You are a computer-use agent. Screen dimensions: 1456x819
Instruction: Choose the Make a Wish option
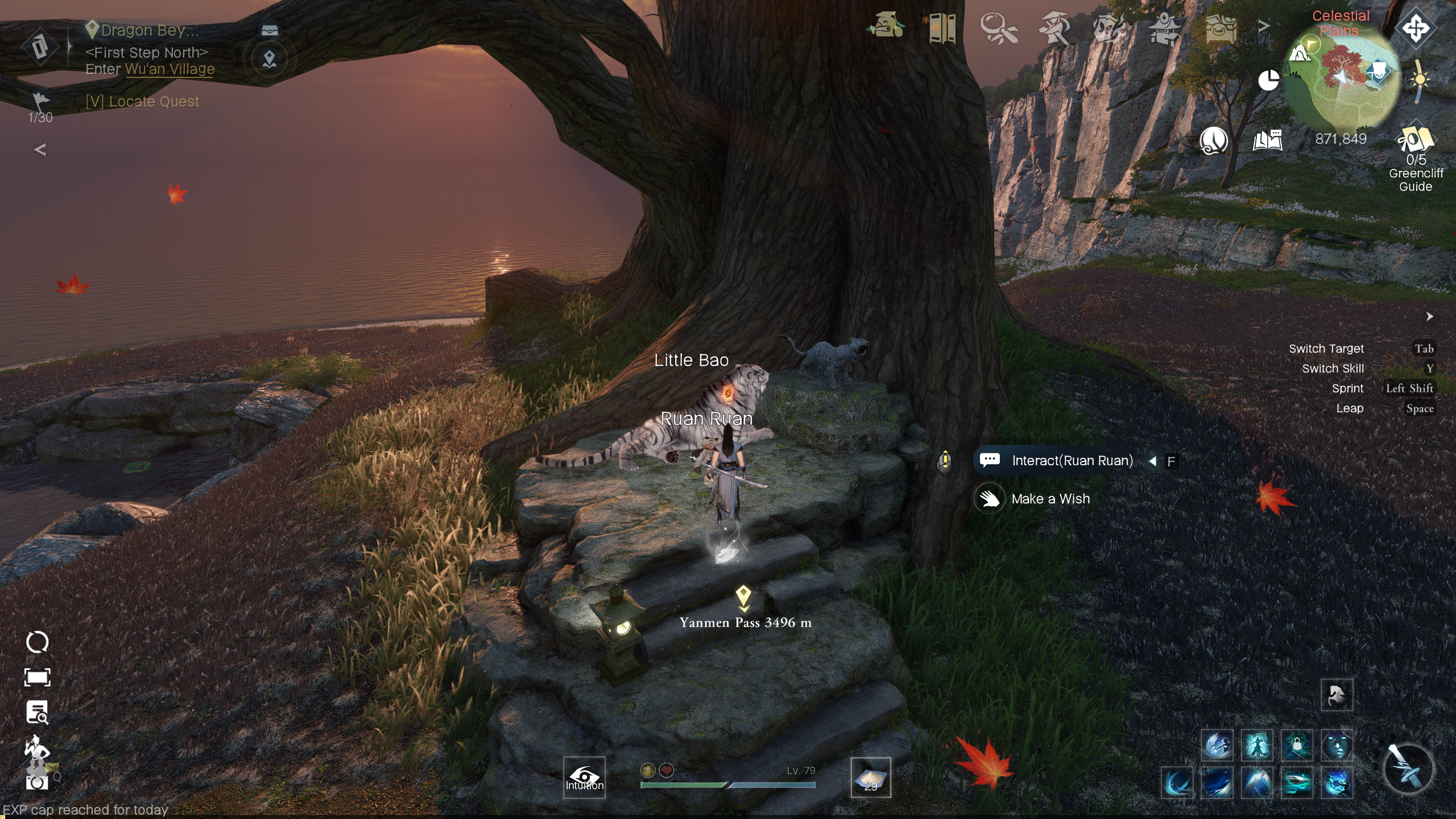(1050, 499)
